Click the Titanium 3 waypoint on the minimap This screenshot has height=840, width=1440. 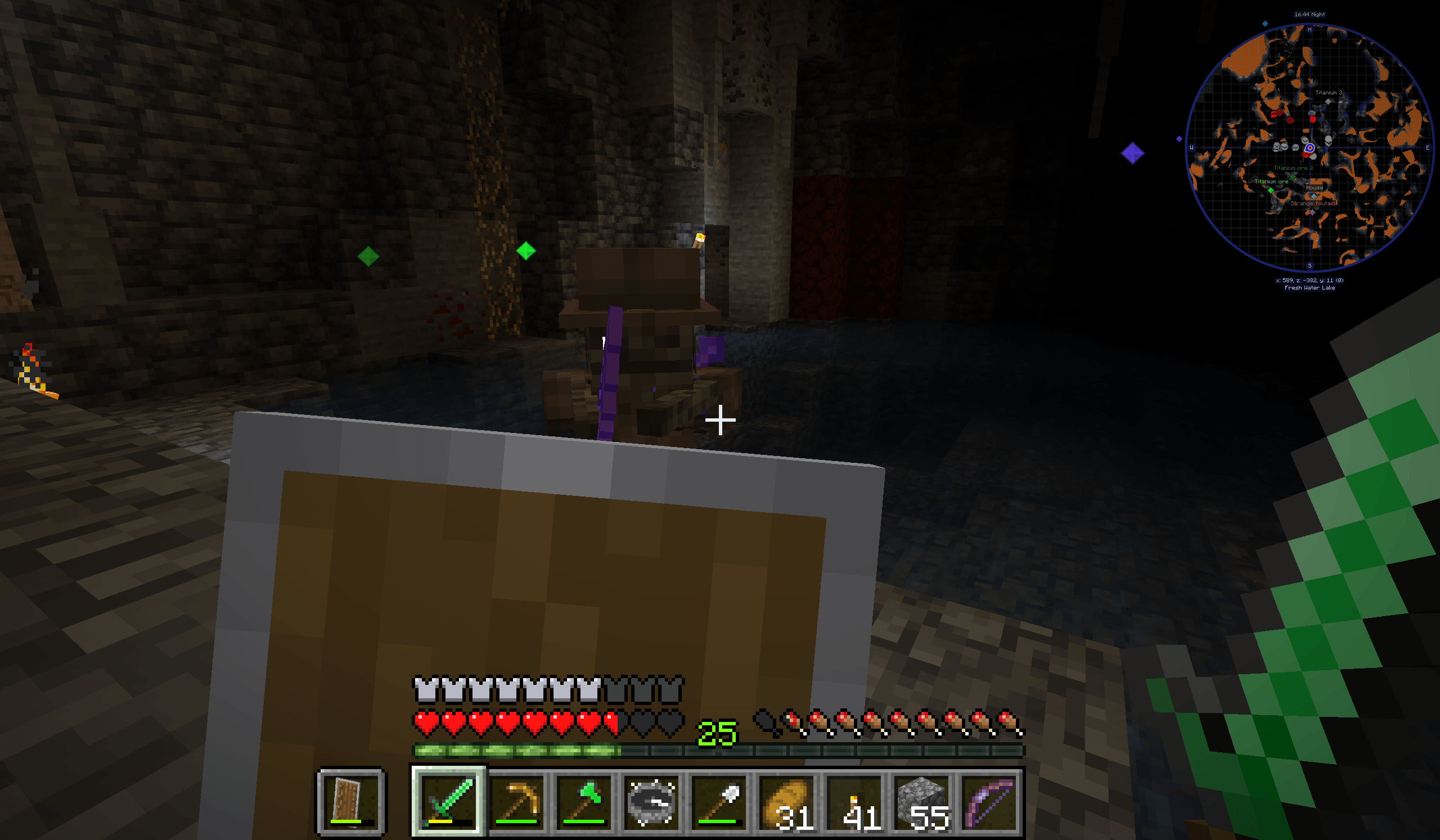tap(1329, 93)
